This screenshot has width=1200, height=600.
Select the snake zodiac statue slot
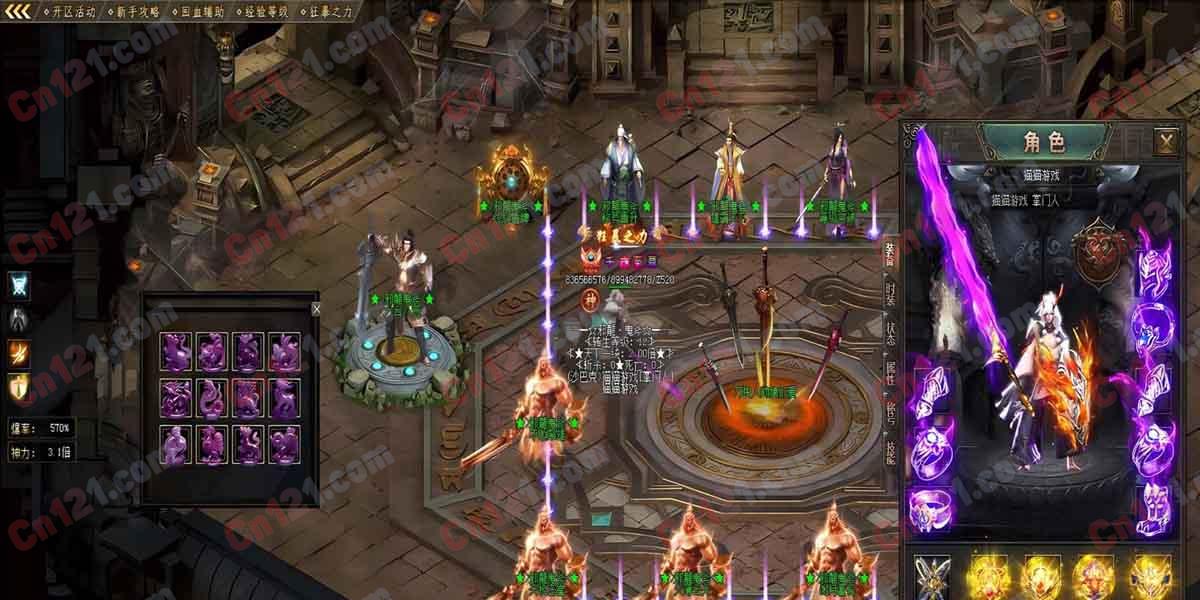coord(212,398)
